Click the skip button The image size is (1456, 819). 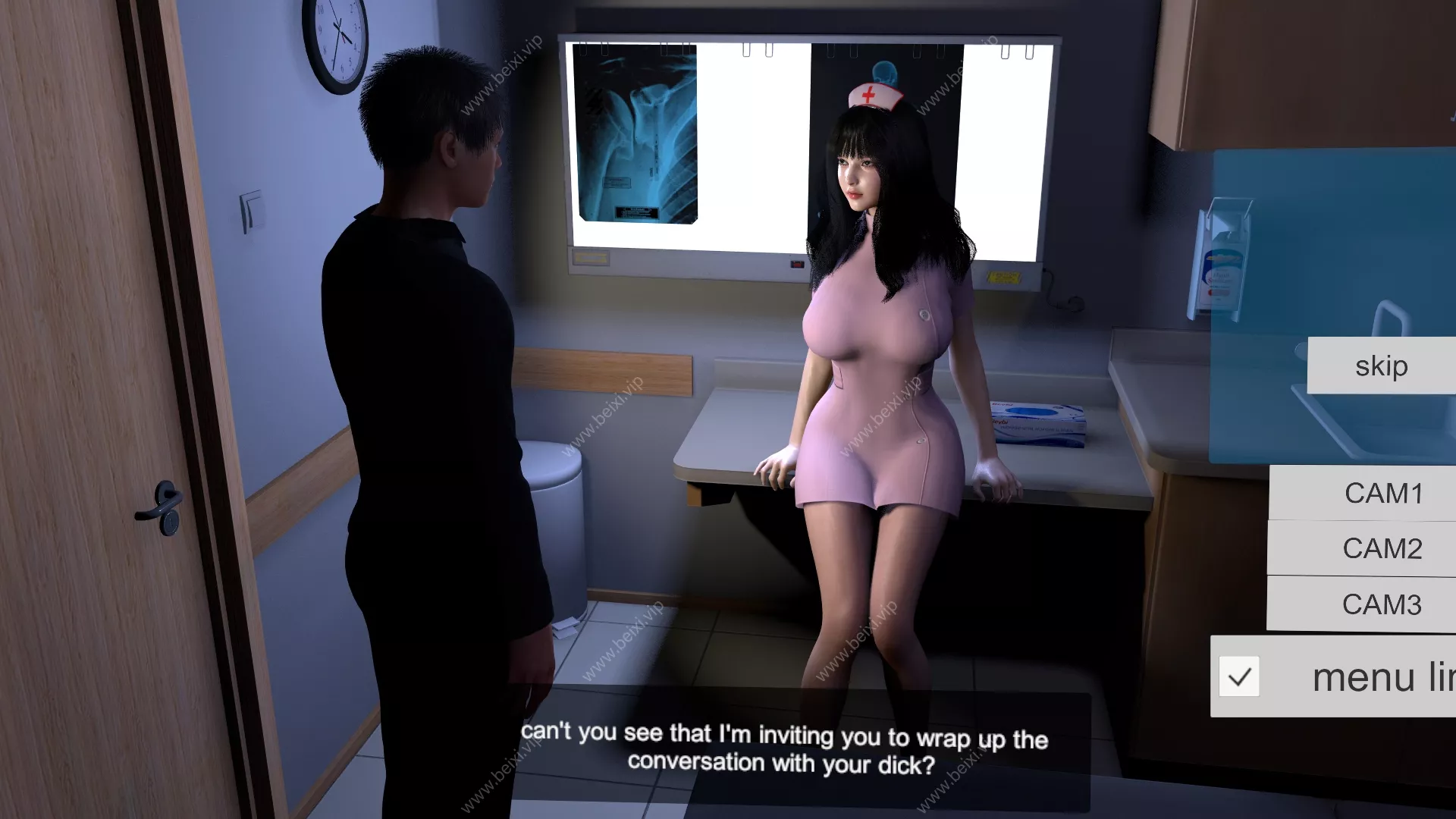[x=1381, y=366]
